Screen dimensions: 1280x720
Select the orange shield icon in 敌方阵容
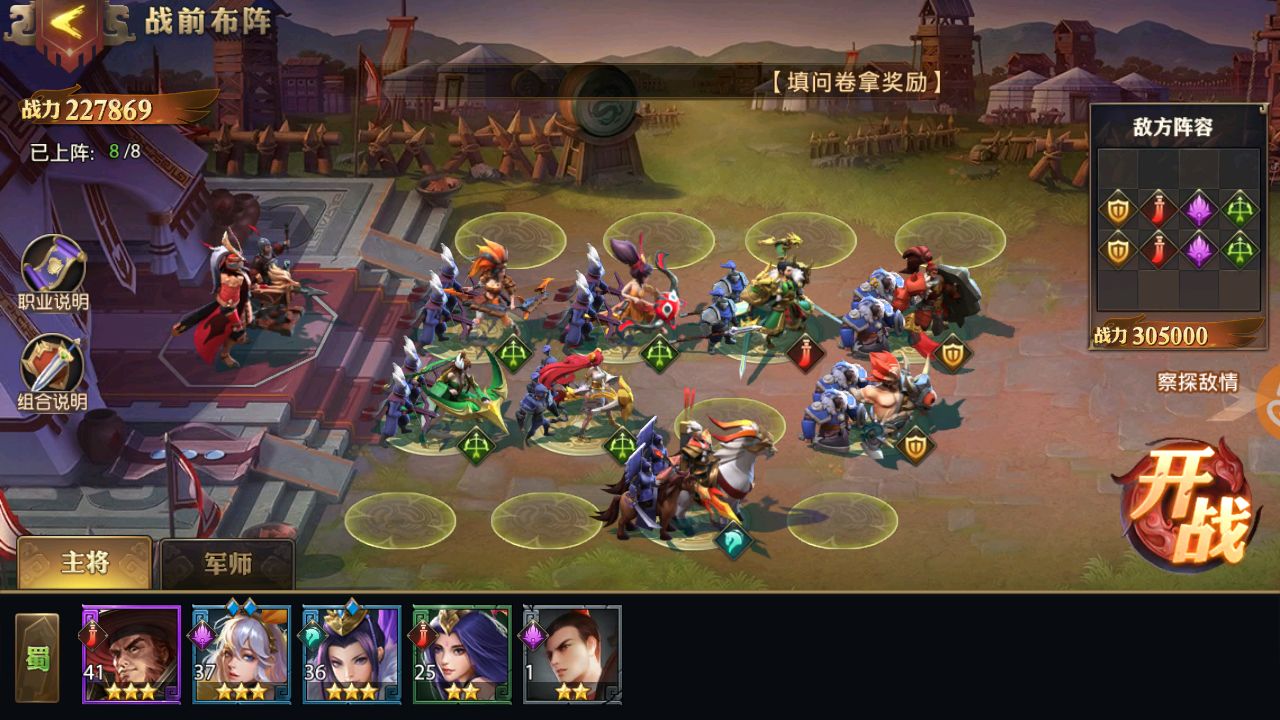[1116, 208]
